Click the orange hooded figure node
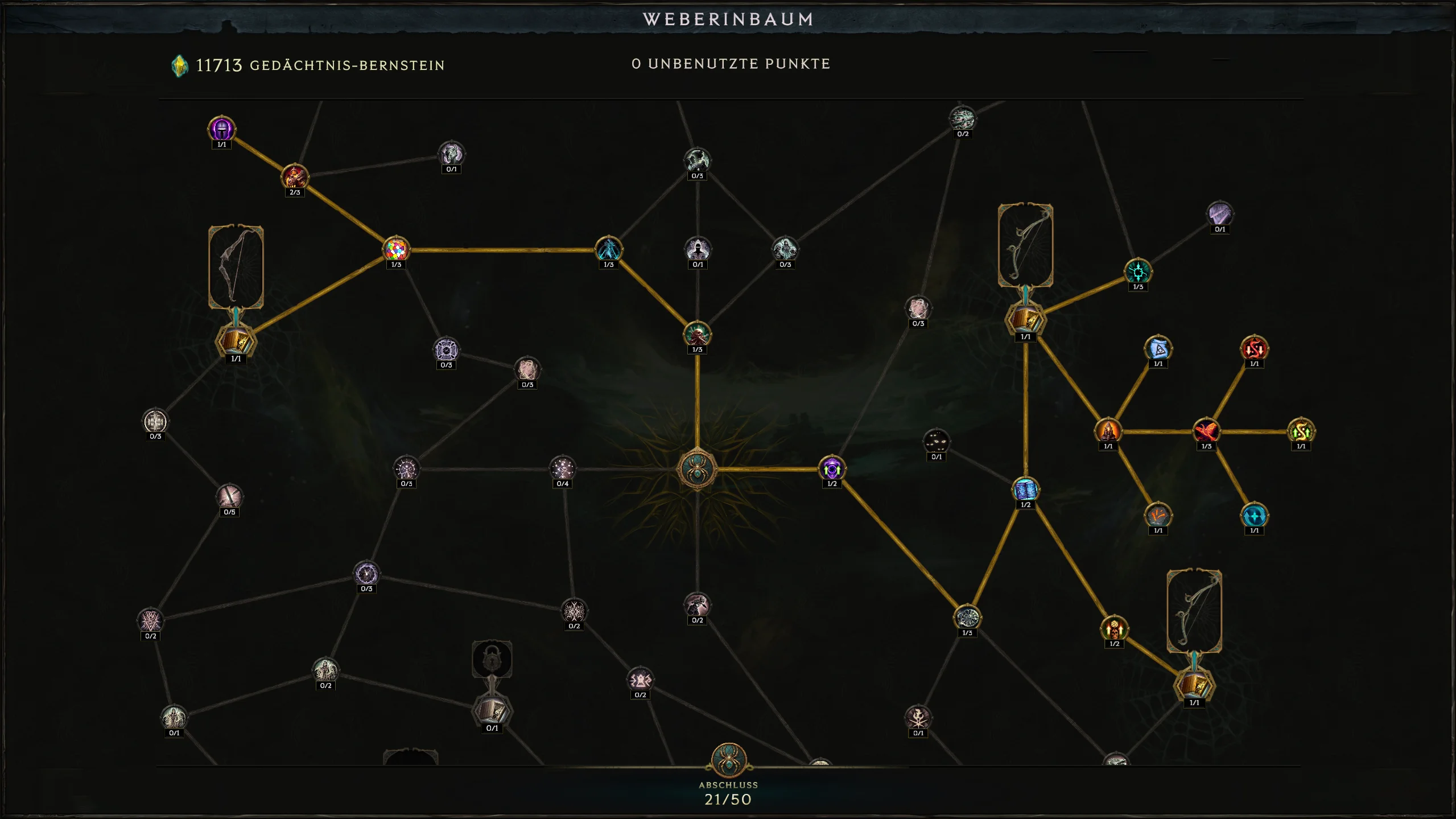Image resolution: width=1456 pixels, height=819 pixels. coord(1108,431)
